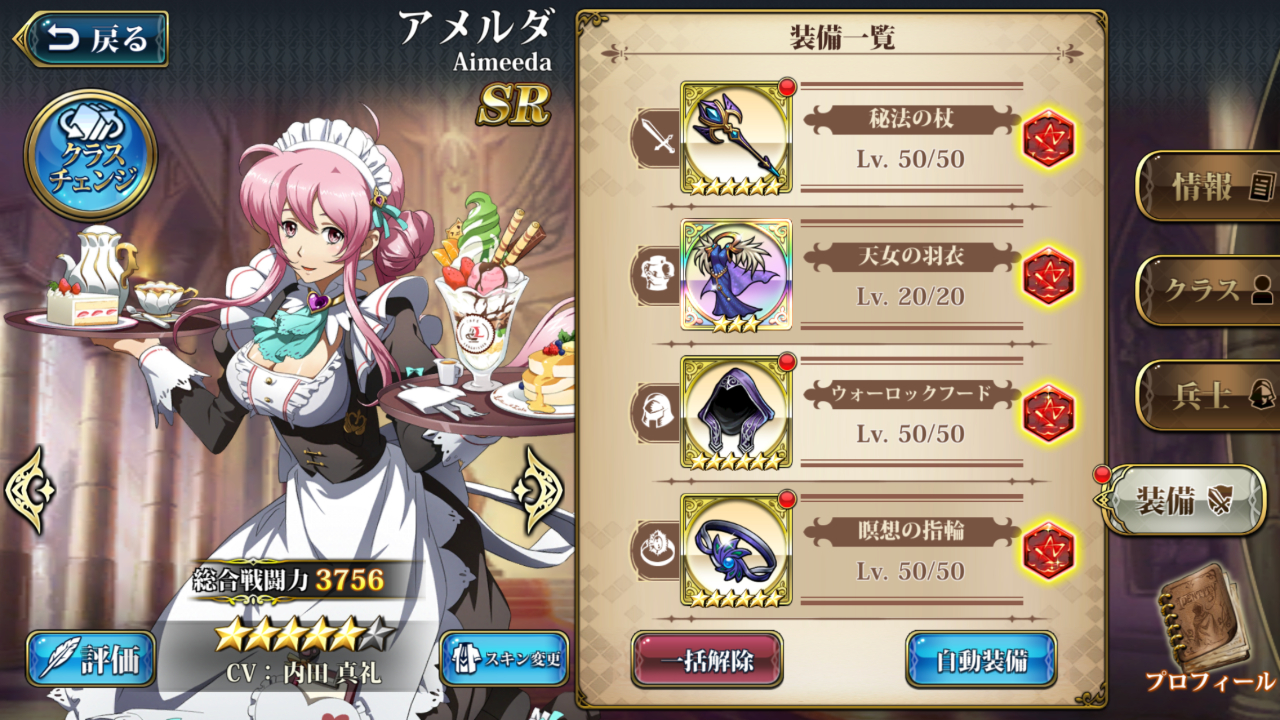Click the red hexagon beside ウォーロックフード

click(1048, 412)
